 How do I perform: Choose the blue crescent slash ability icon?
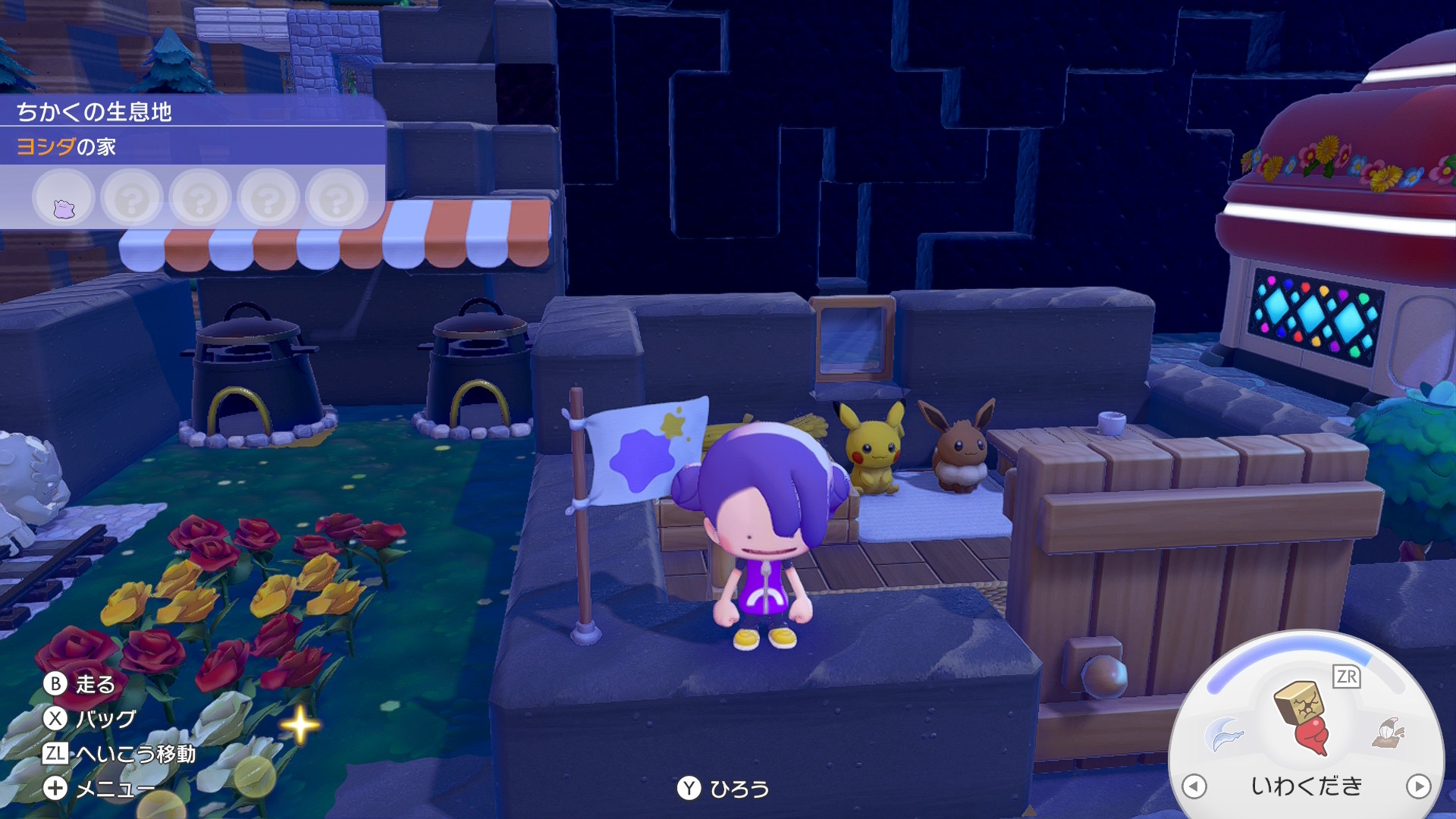[1224, 733]
